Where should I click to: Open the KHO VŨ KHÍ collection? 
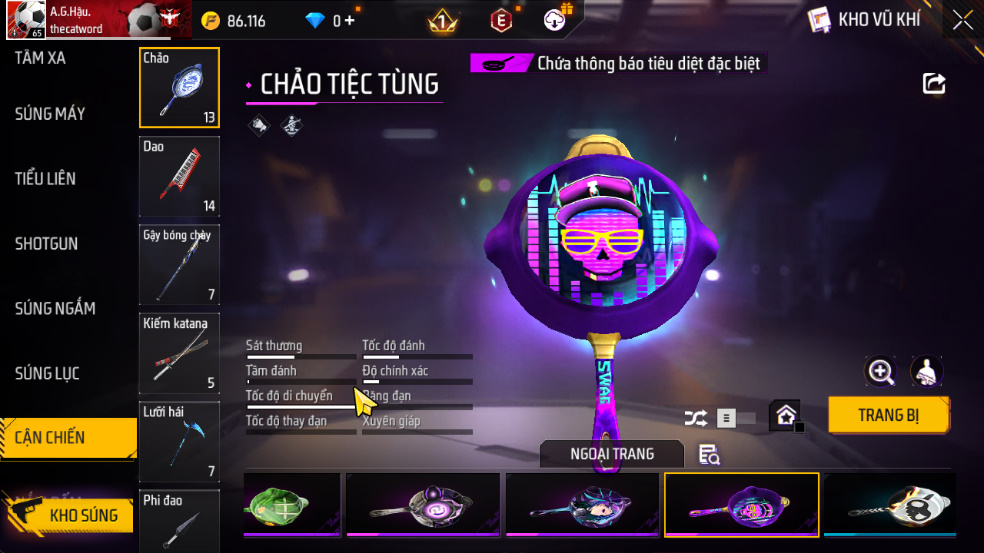point(863,20)
